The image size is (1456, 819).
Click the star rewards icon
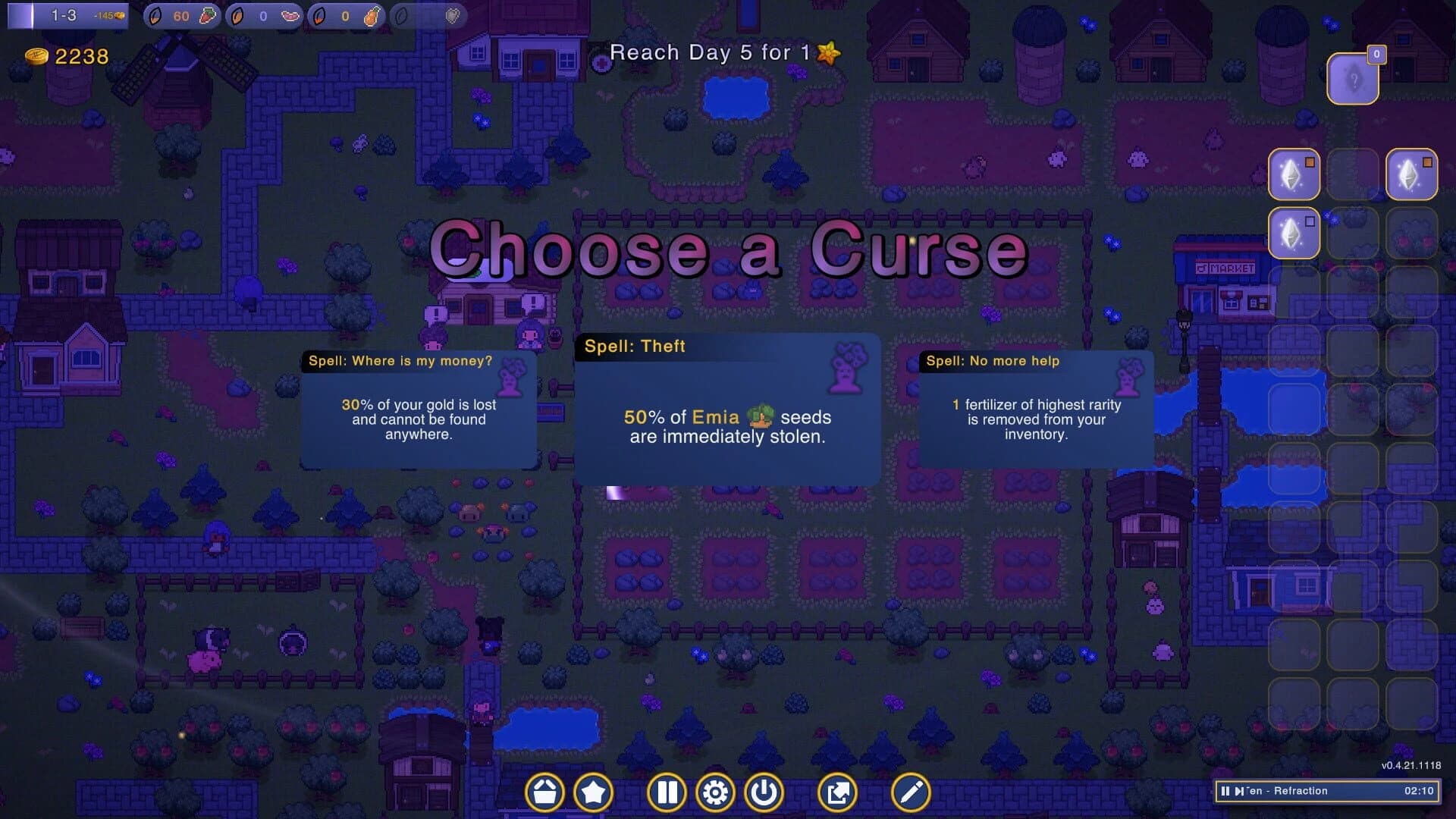(594, 792)
